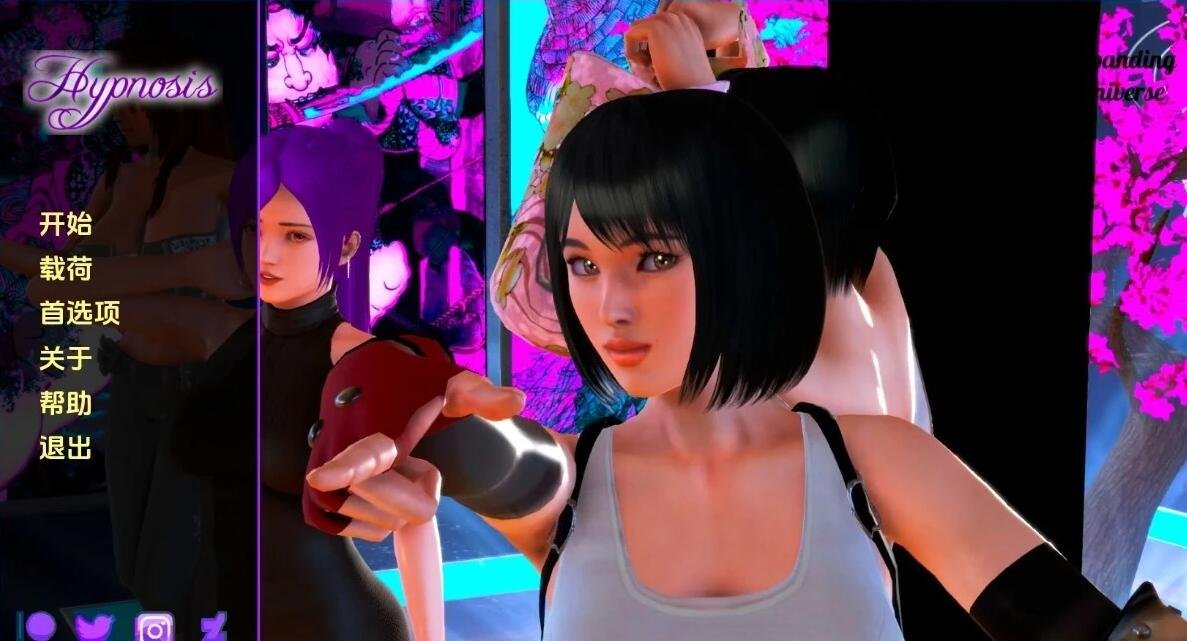This screenshot has width=1187, height=641.
Task: Open the 载荷 load menu
Action: click(65, 269)
